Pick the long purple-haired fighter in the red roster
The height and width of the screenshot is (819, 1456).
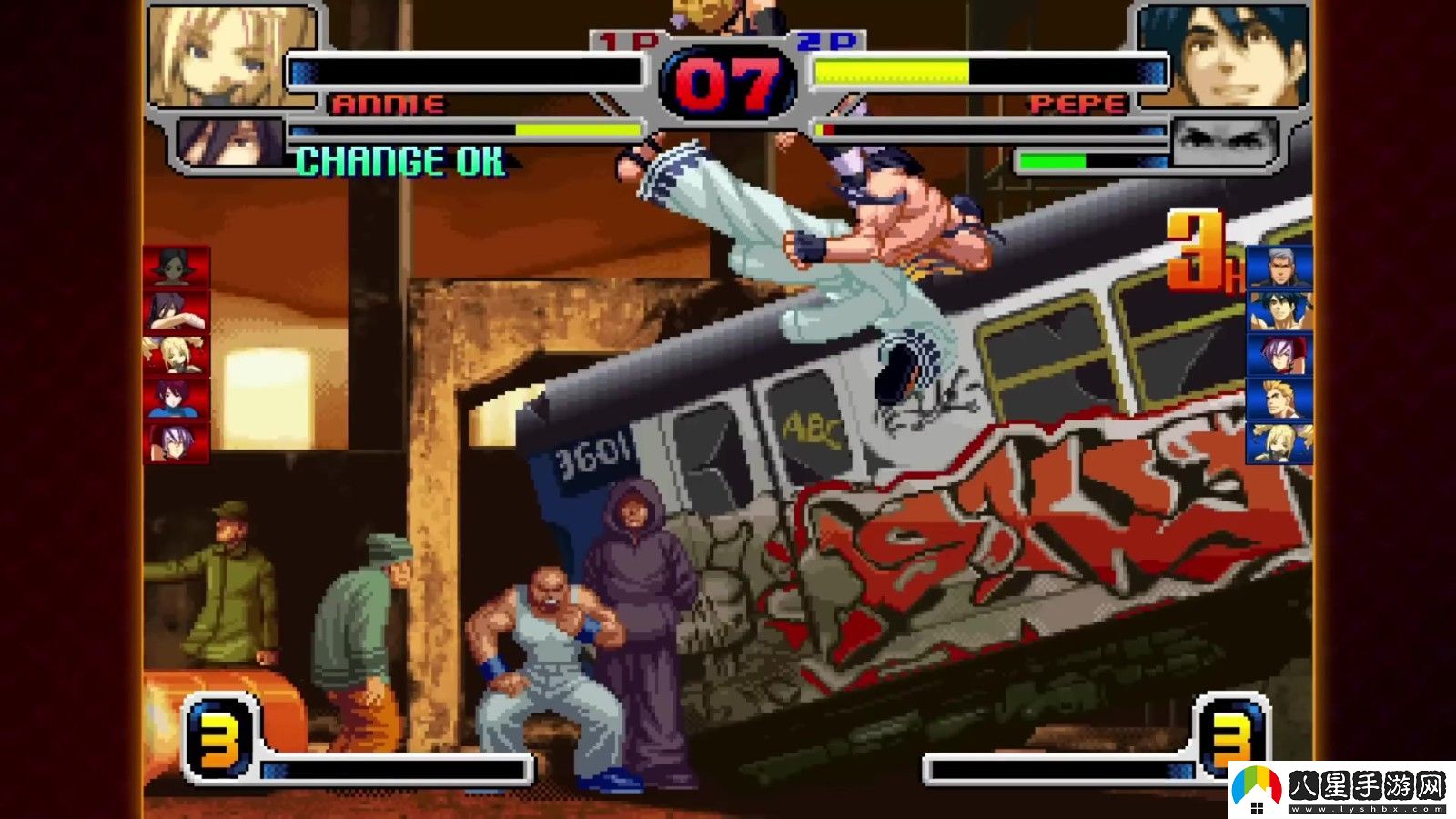click(176, 311)
